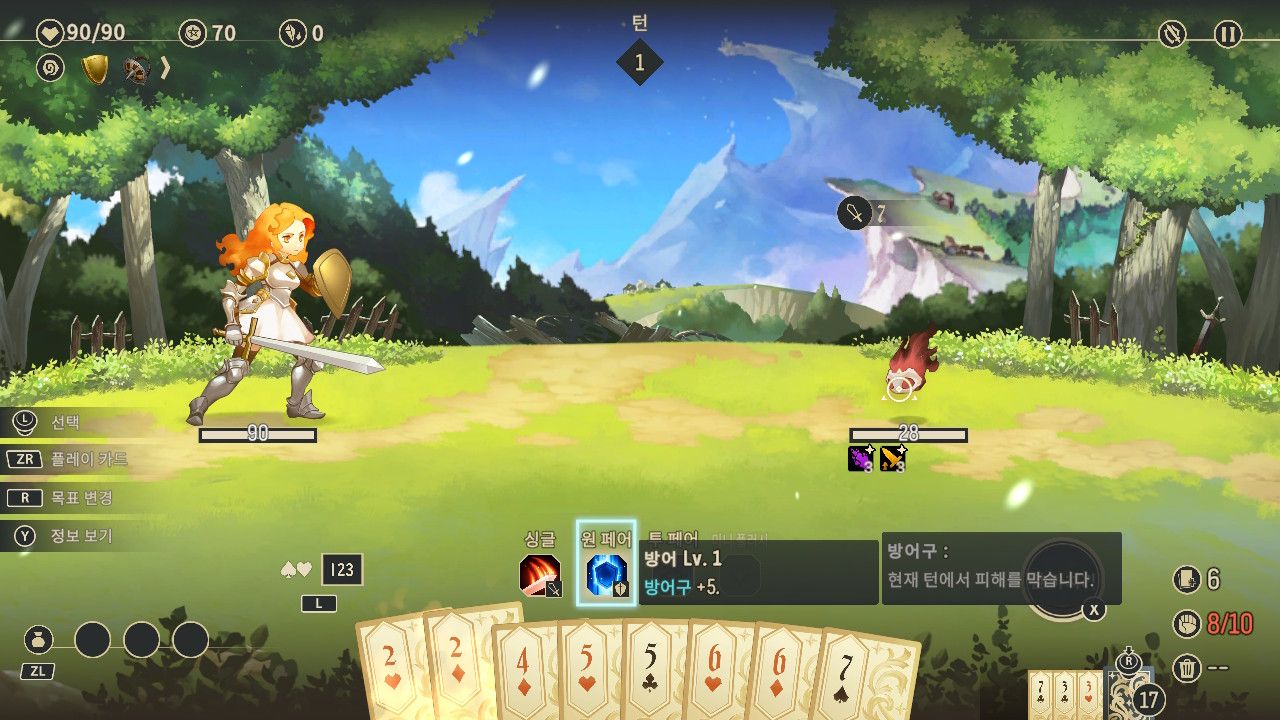Pause the game

1227,34
